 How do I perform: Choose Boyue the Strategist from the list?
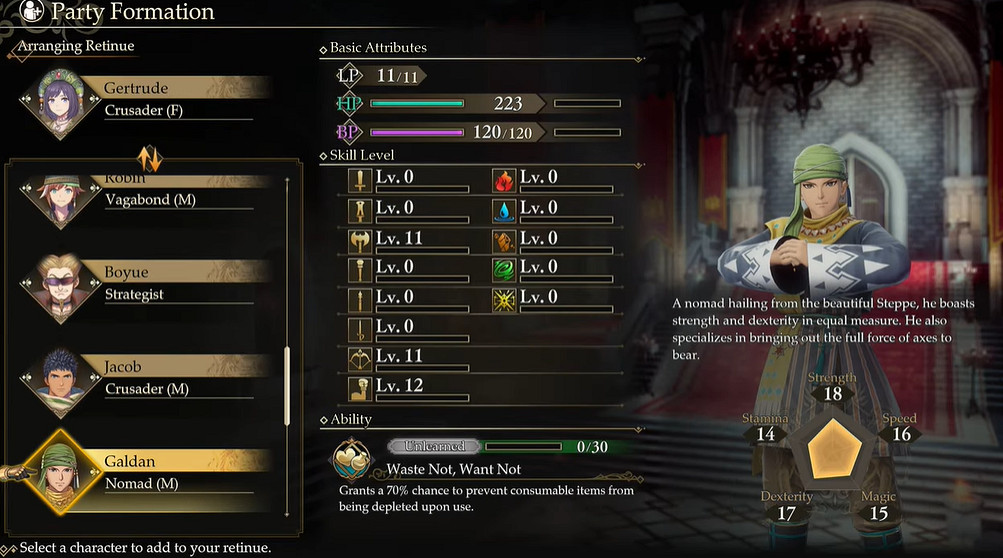coord(150,283)
